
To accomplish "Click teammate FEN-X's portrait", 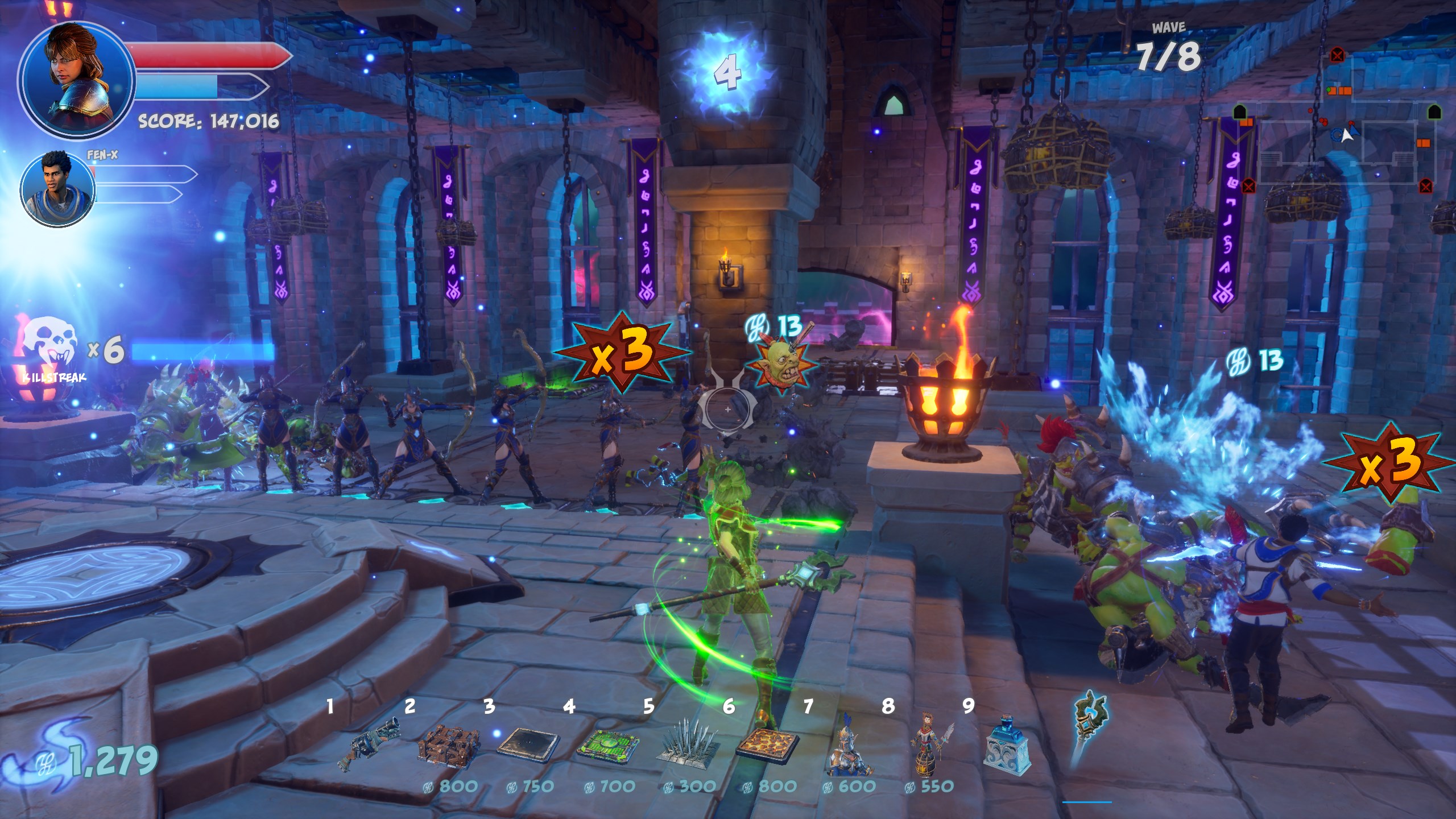I will (57, 187).
